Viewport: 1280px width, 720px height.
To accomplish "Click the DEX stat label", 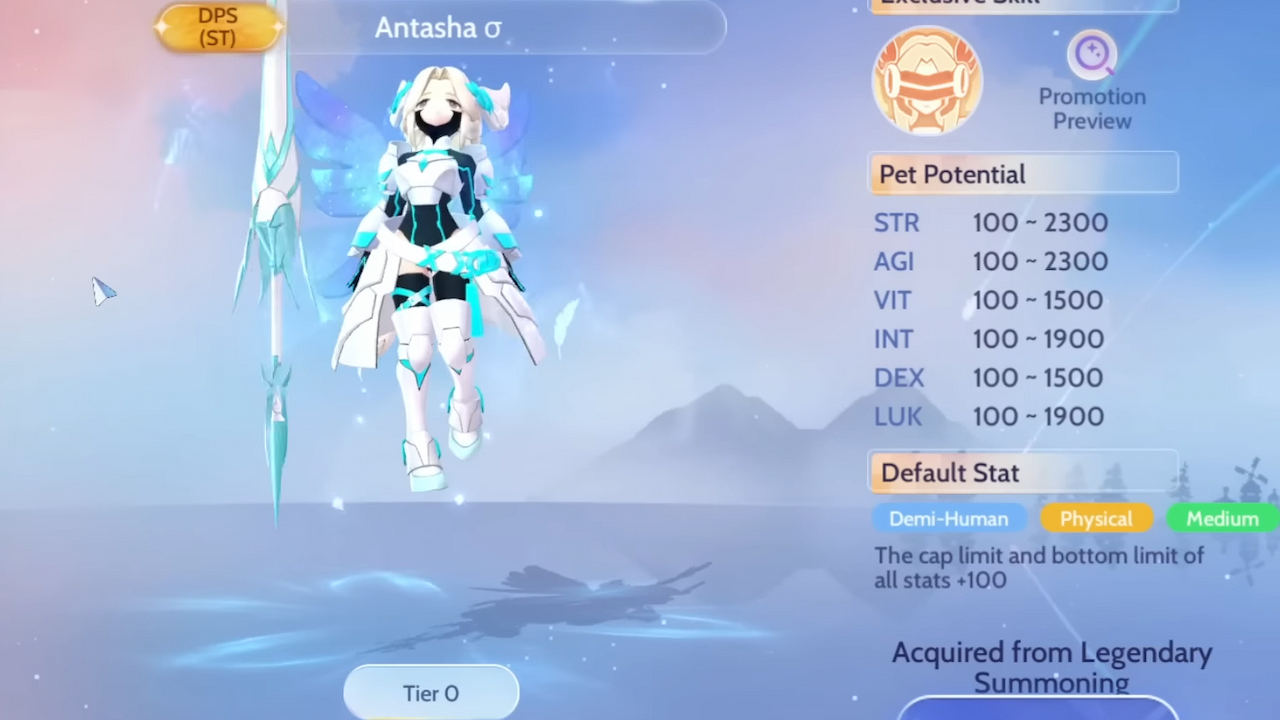I will coord(899,377).
